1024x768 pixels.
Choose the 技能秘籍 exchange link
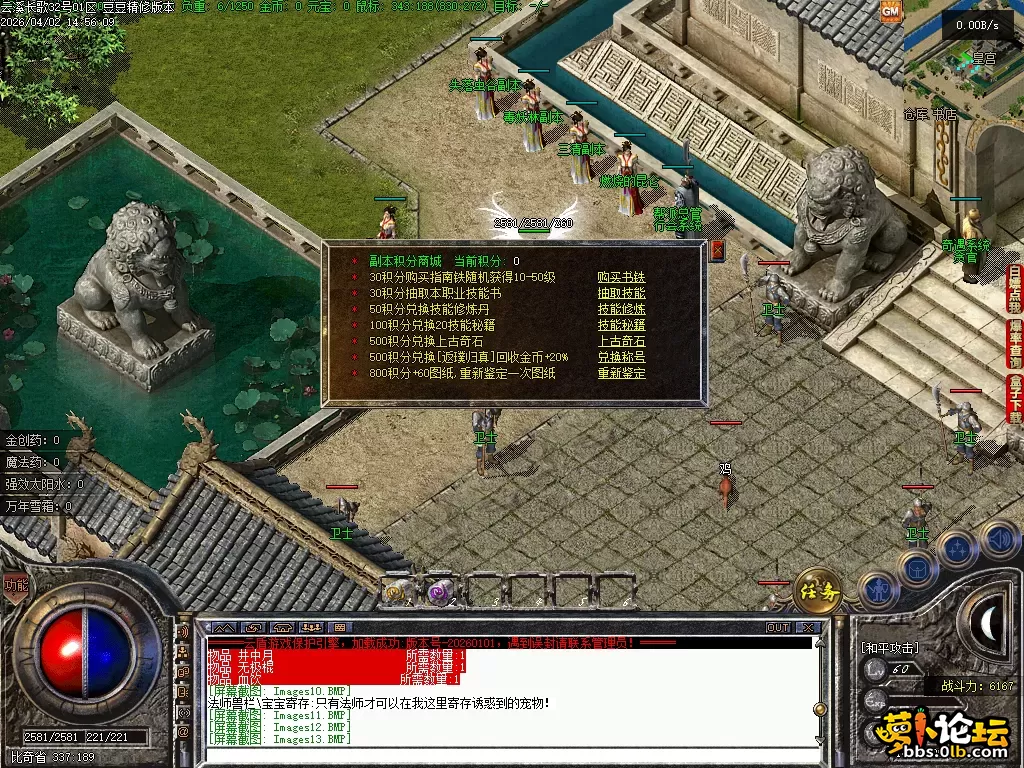coord(621,325)
